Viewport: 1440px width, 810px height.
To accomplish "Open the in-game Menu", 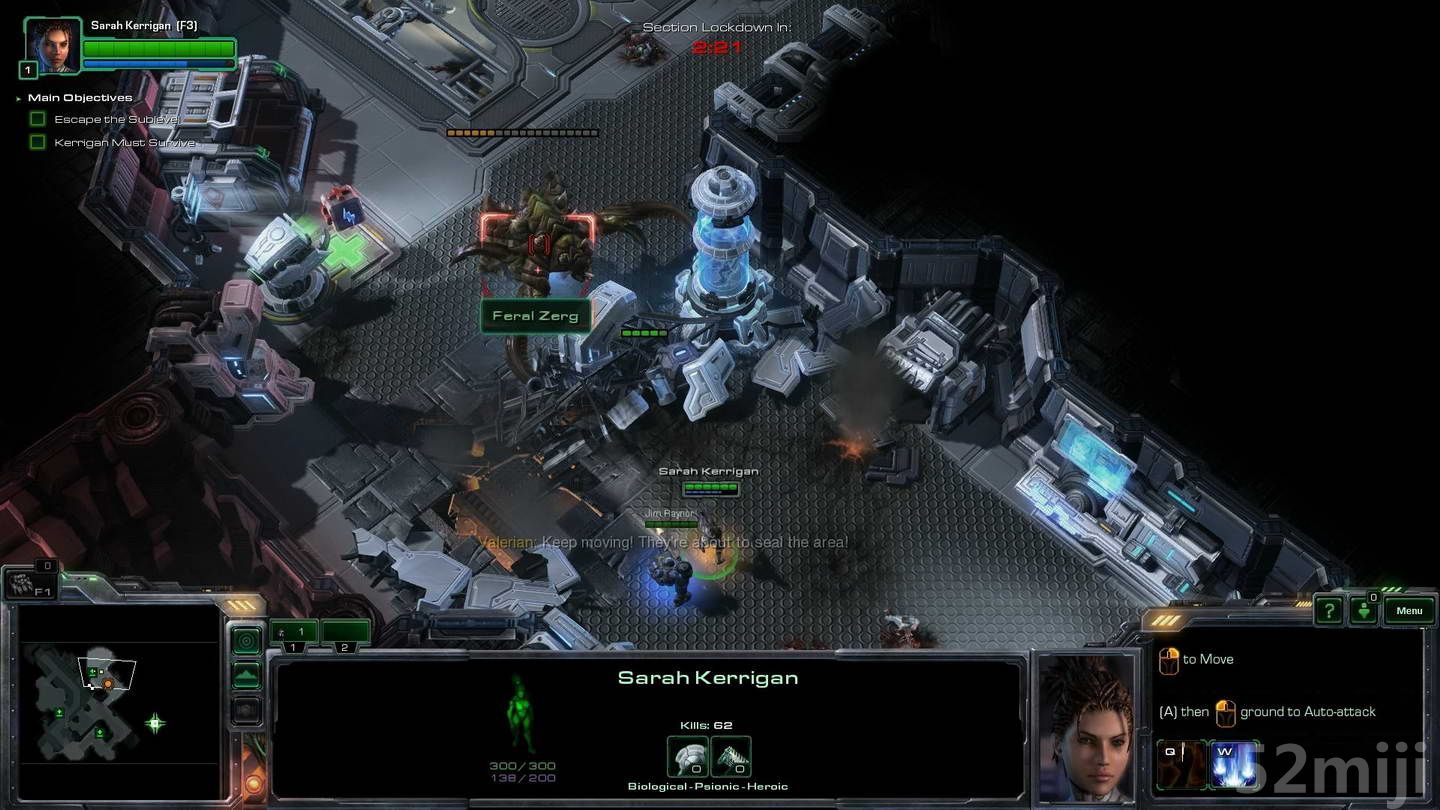I will (1409, 610).
